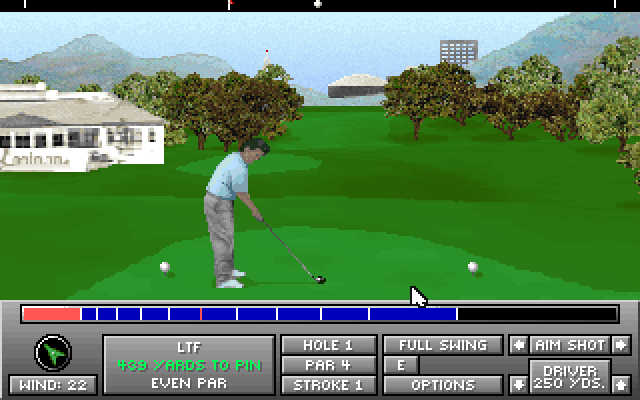This screenshot has height=400, width=640.
Task: Aim the shot further right
Action: [621, 345]
